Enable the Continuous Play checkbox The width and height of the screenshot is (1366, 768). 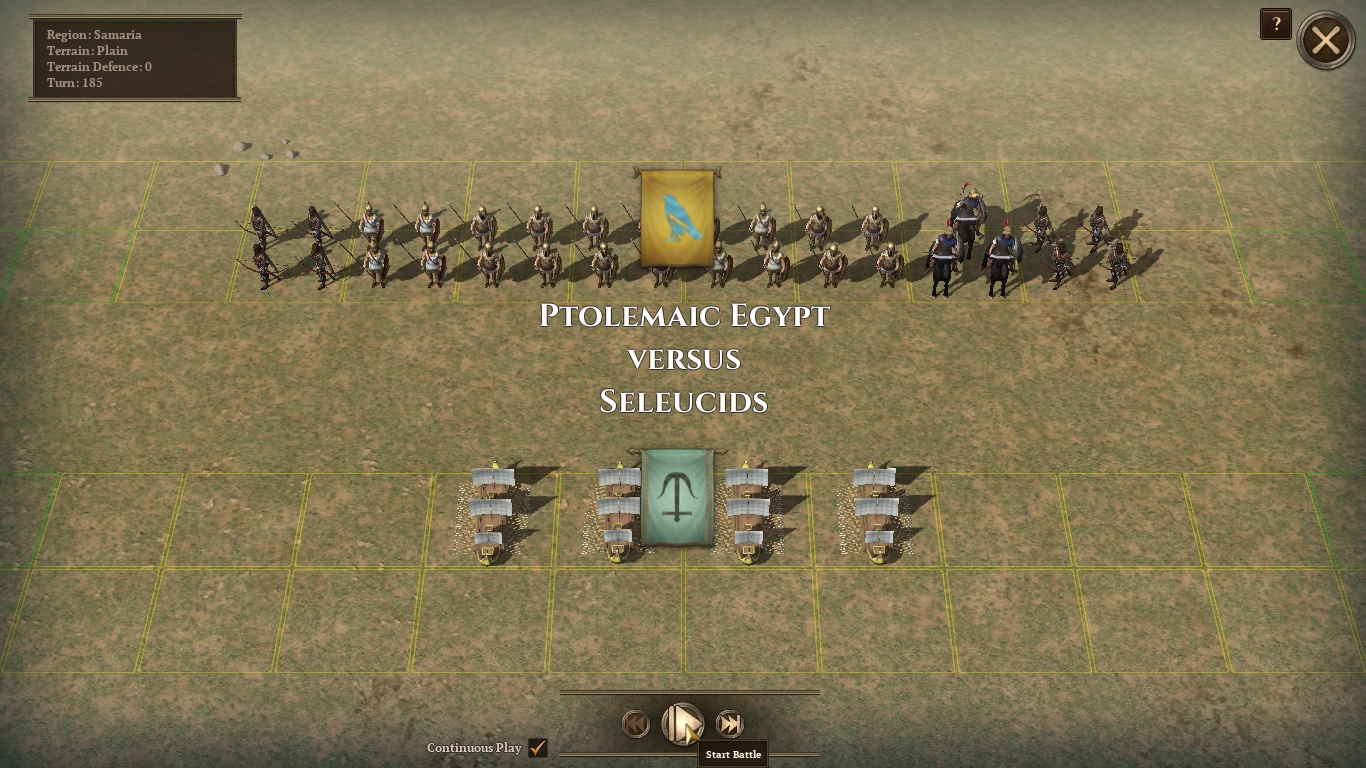(x=538, y=747)
